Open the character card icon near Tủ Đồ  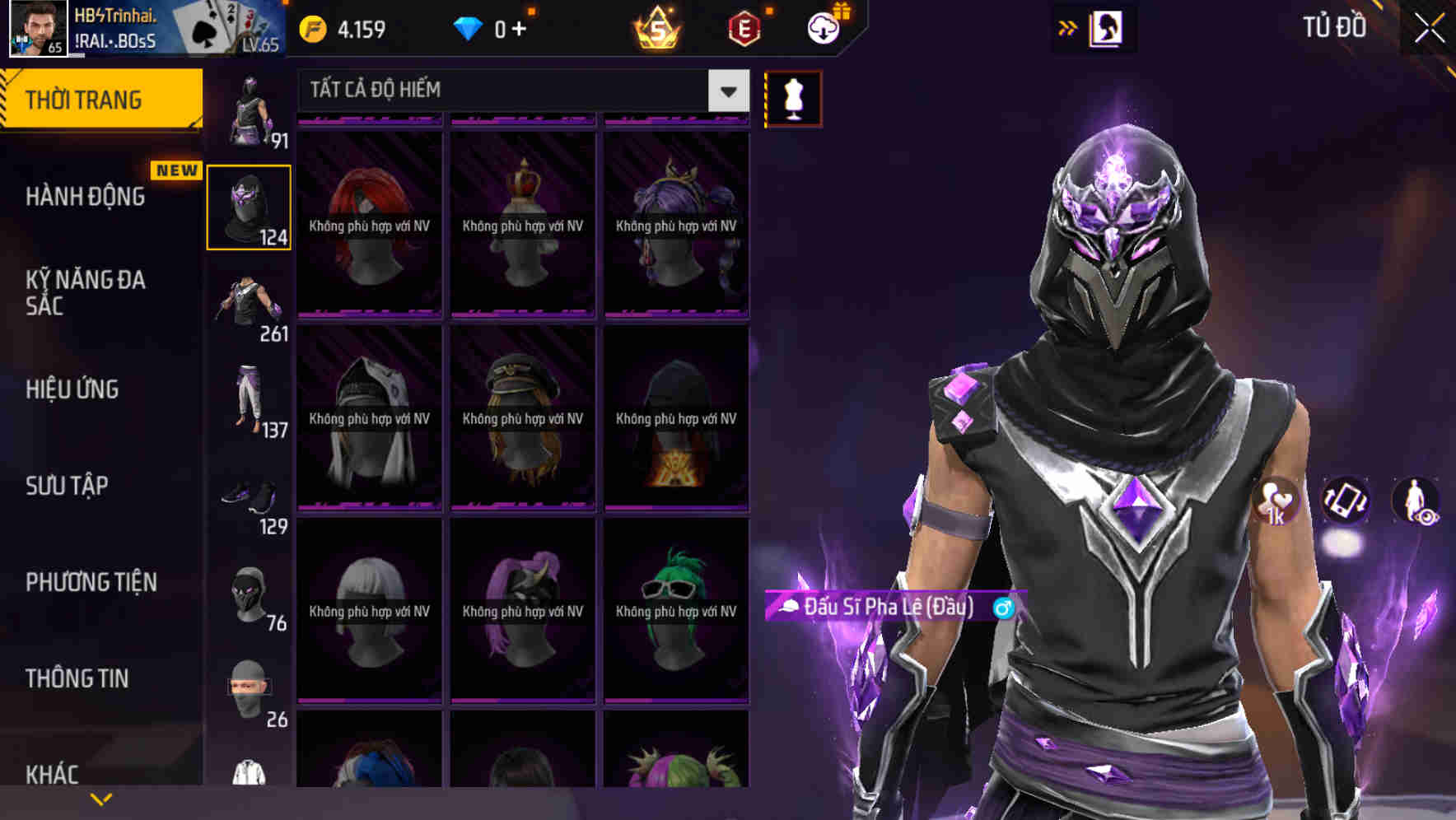point(1105,28)
